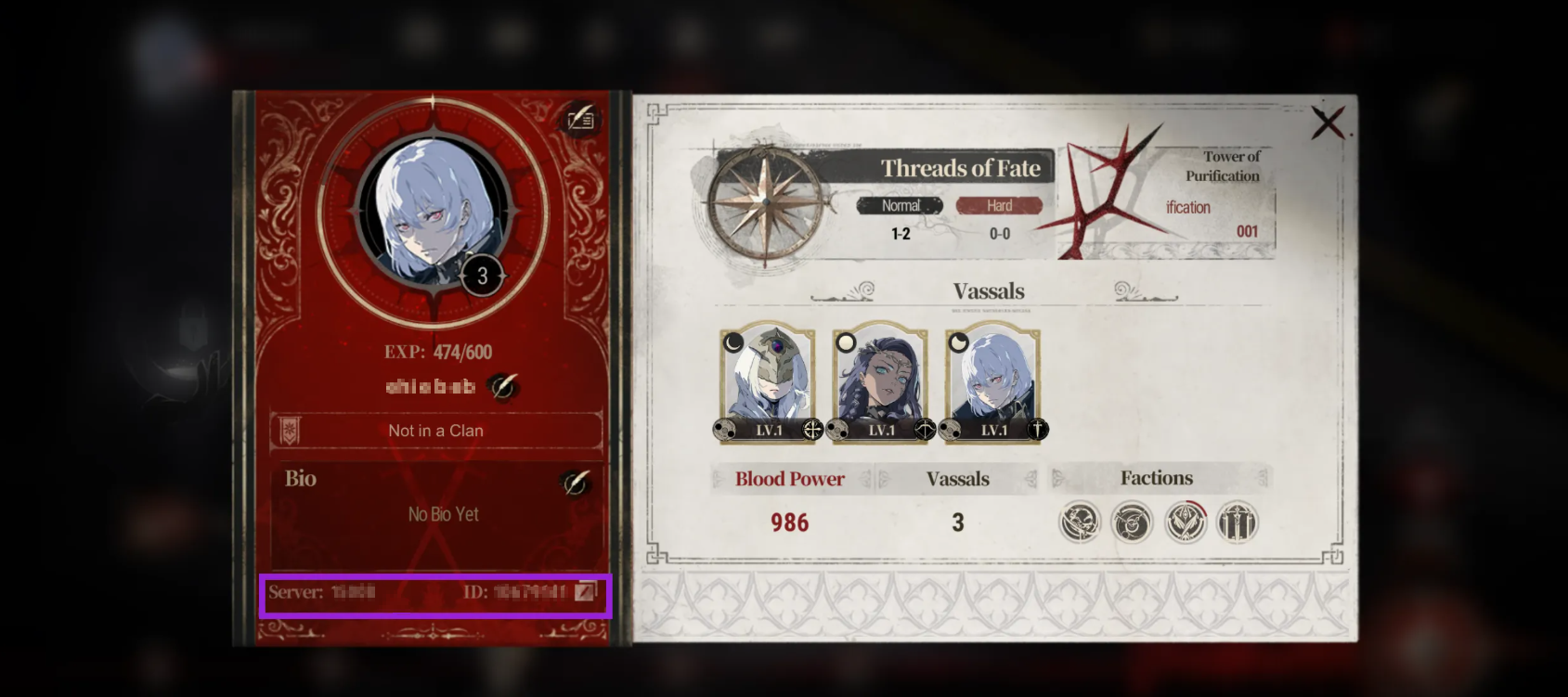
Task: Click the full moon badge on second vassal
Action: [848, 343]
